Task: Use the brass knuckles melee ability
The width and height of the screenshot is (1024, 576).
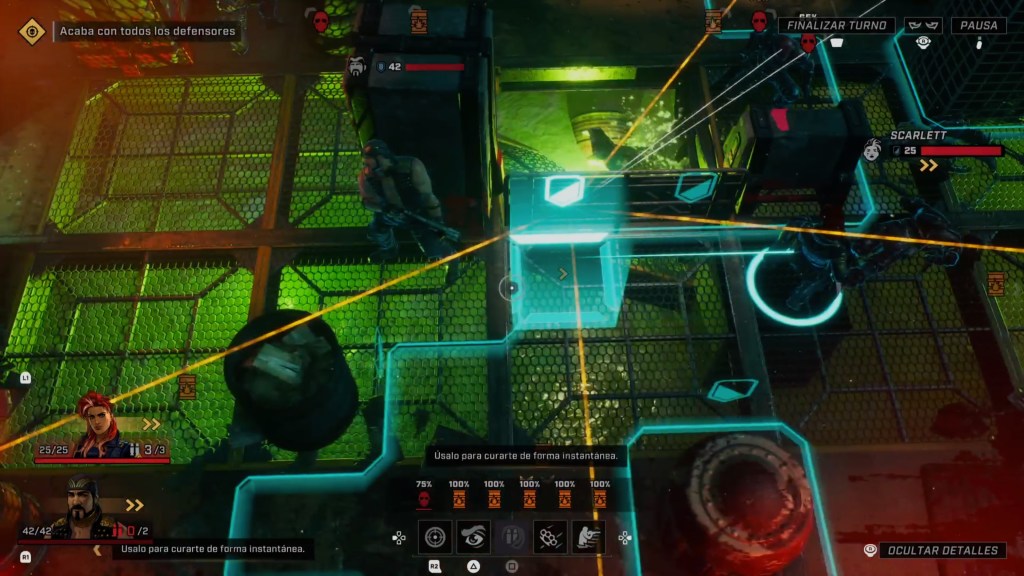Action: click(x=550, y=537)
